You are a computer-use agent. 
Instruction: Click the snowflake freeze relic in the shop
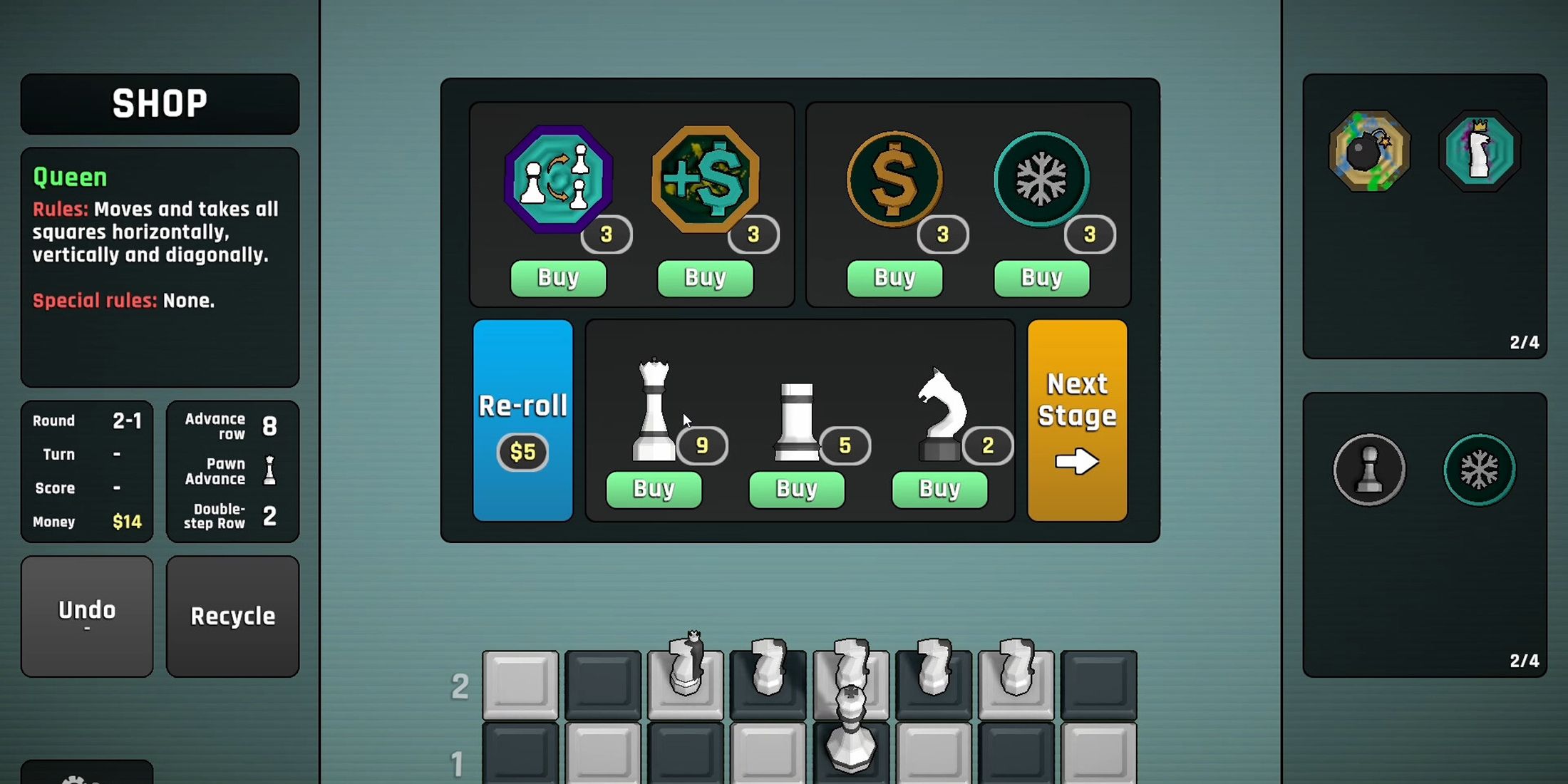point(1041,178)
